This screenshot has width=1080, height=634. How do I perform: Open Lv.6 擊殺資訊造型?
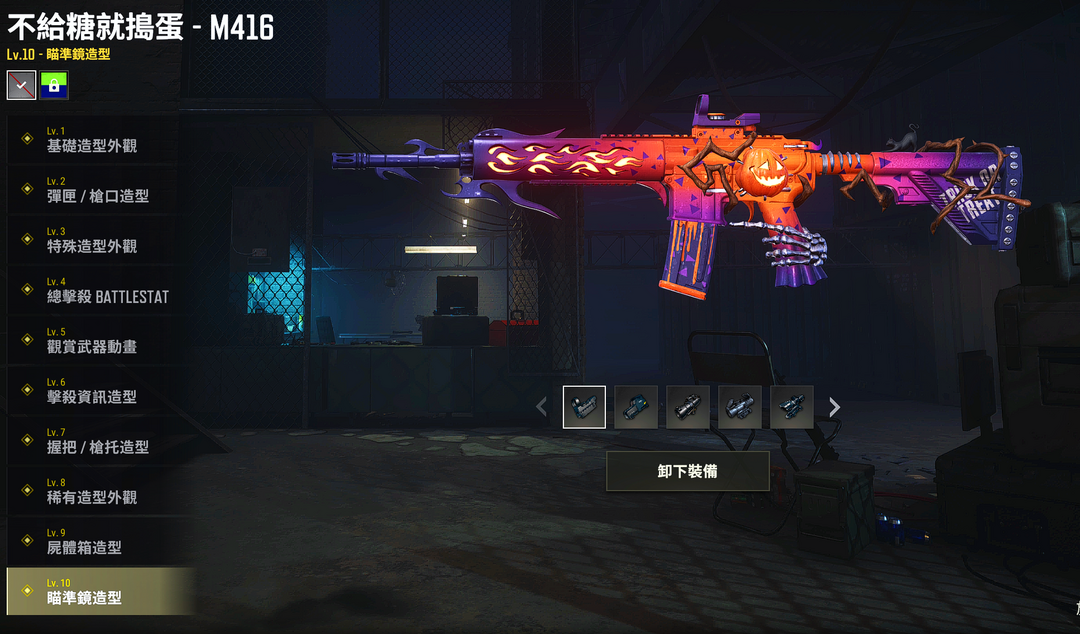[92, 391]
